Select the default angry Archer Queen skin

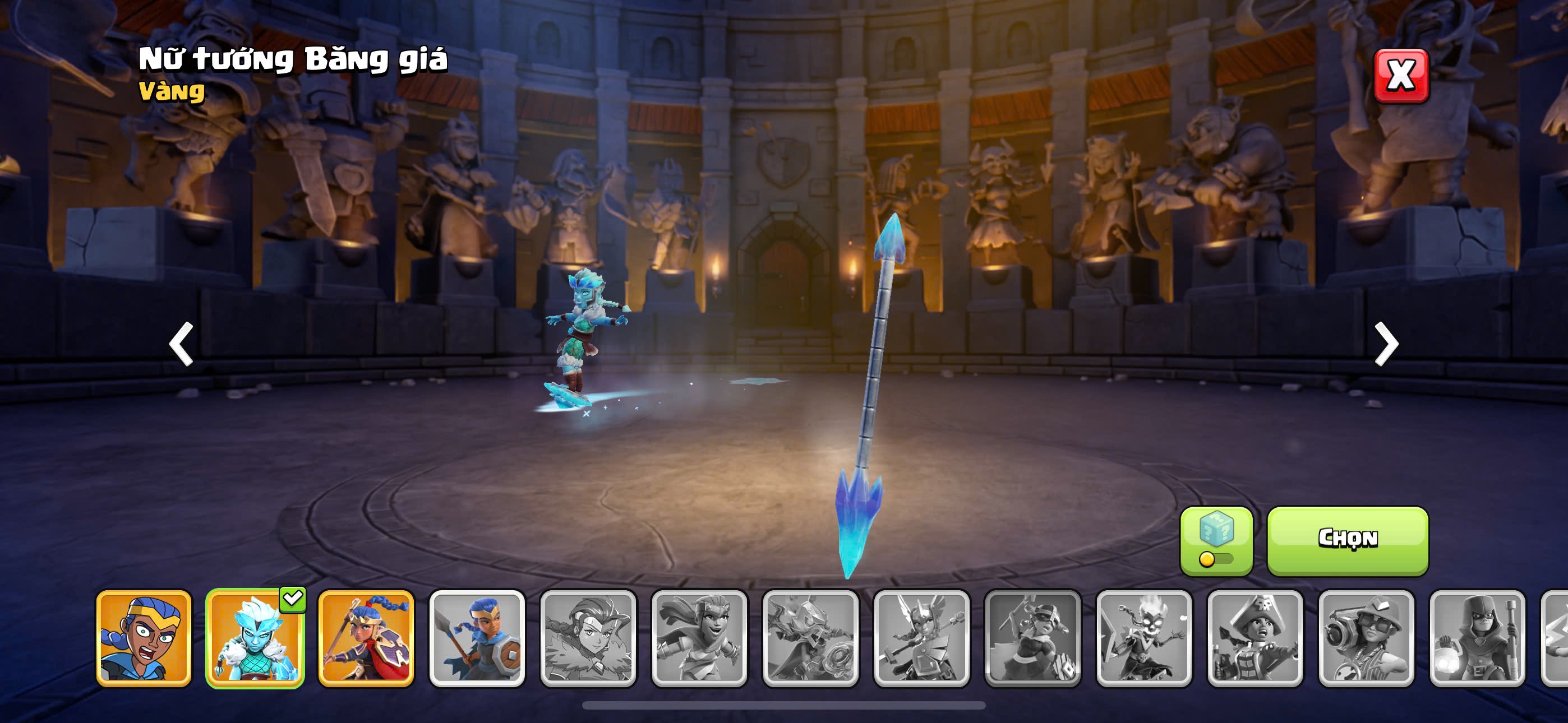pyautogui.click(x=144, y=638)
